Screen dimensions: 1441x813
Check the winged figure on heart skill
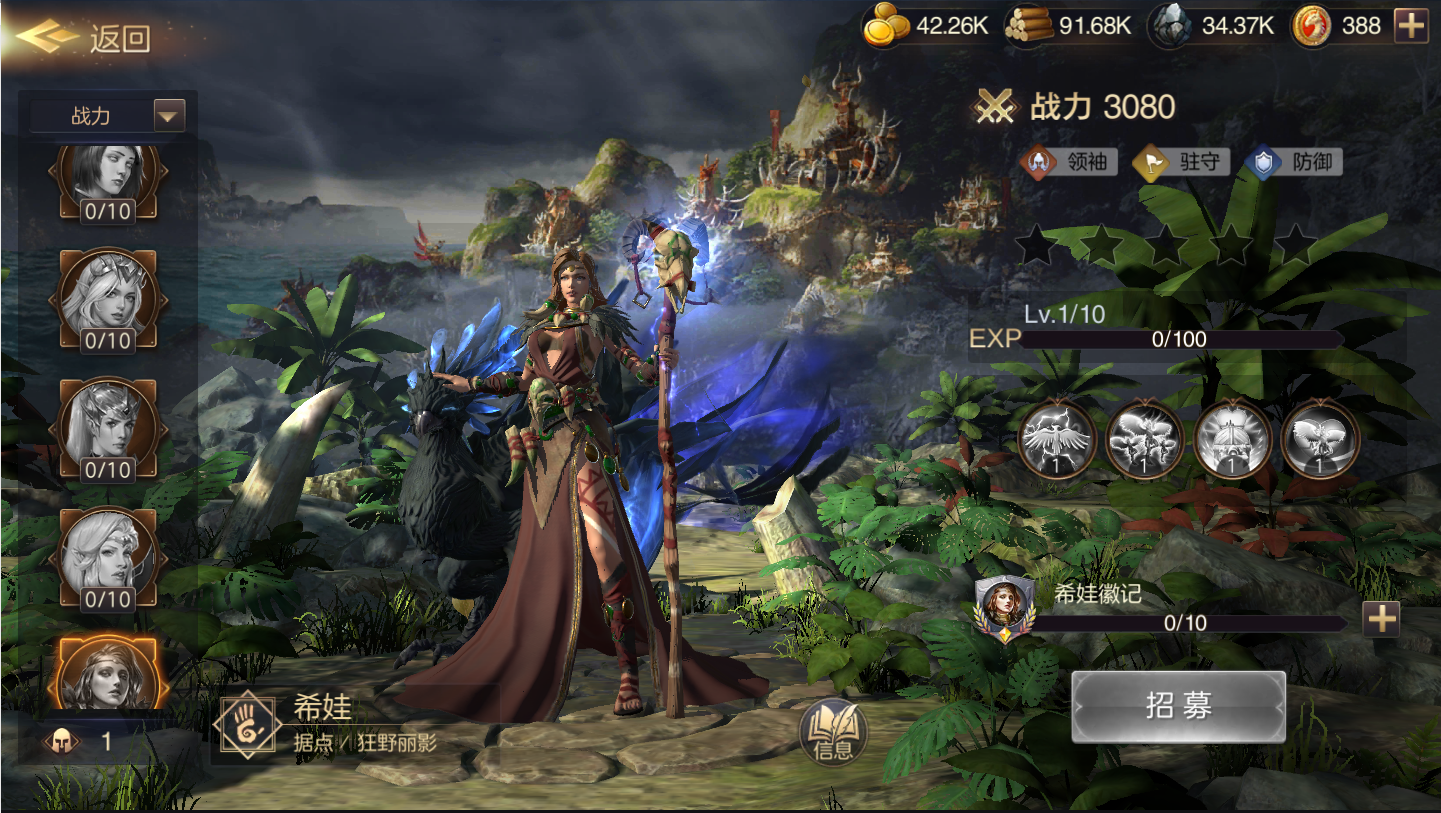pyautogui.click(x=1320, y=439)
